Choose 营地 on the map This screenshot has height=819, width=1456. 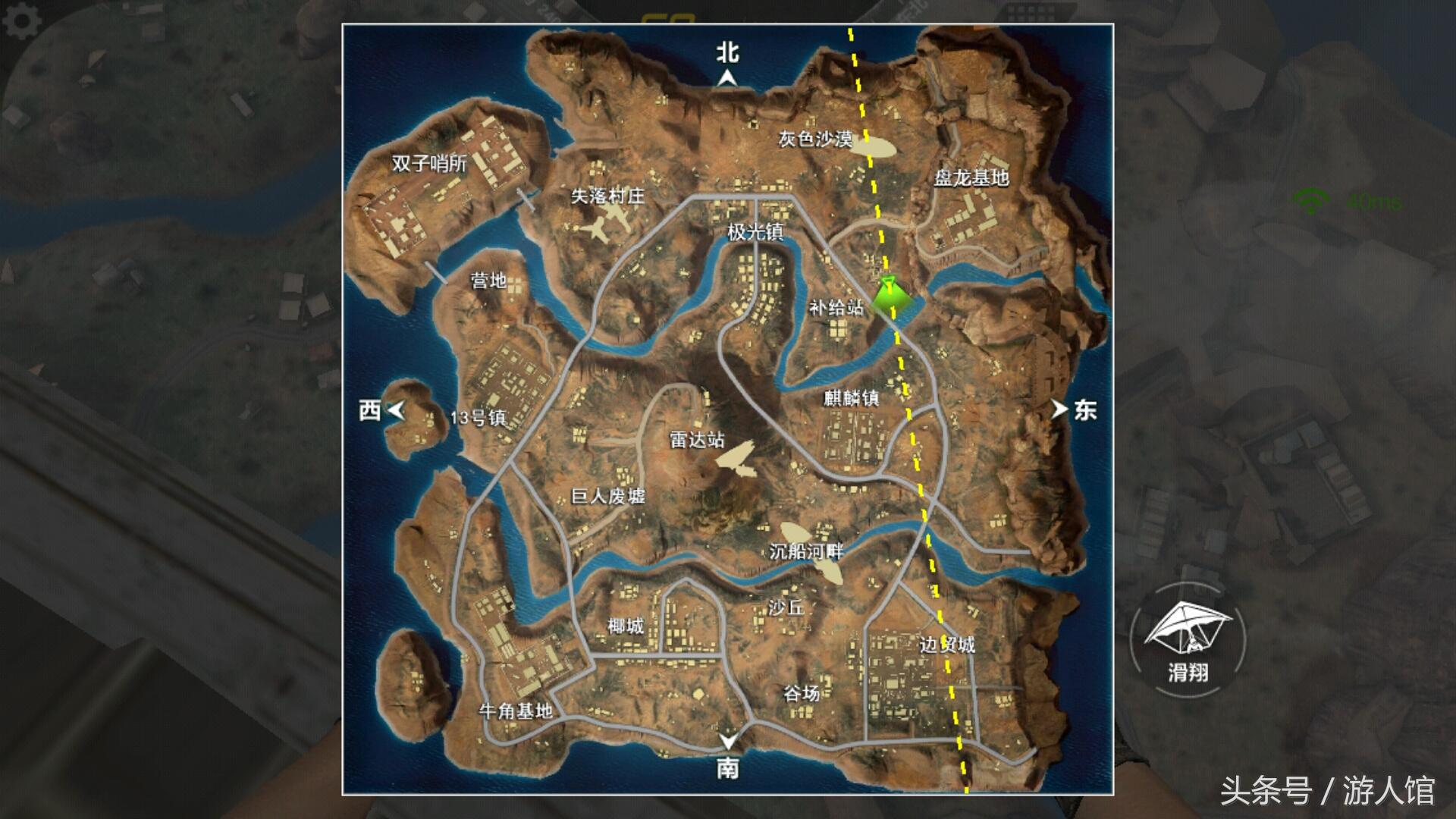(x=488, y=281)
